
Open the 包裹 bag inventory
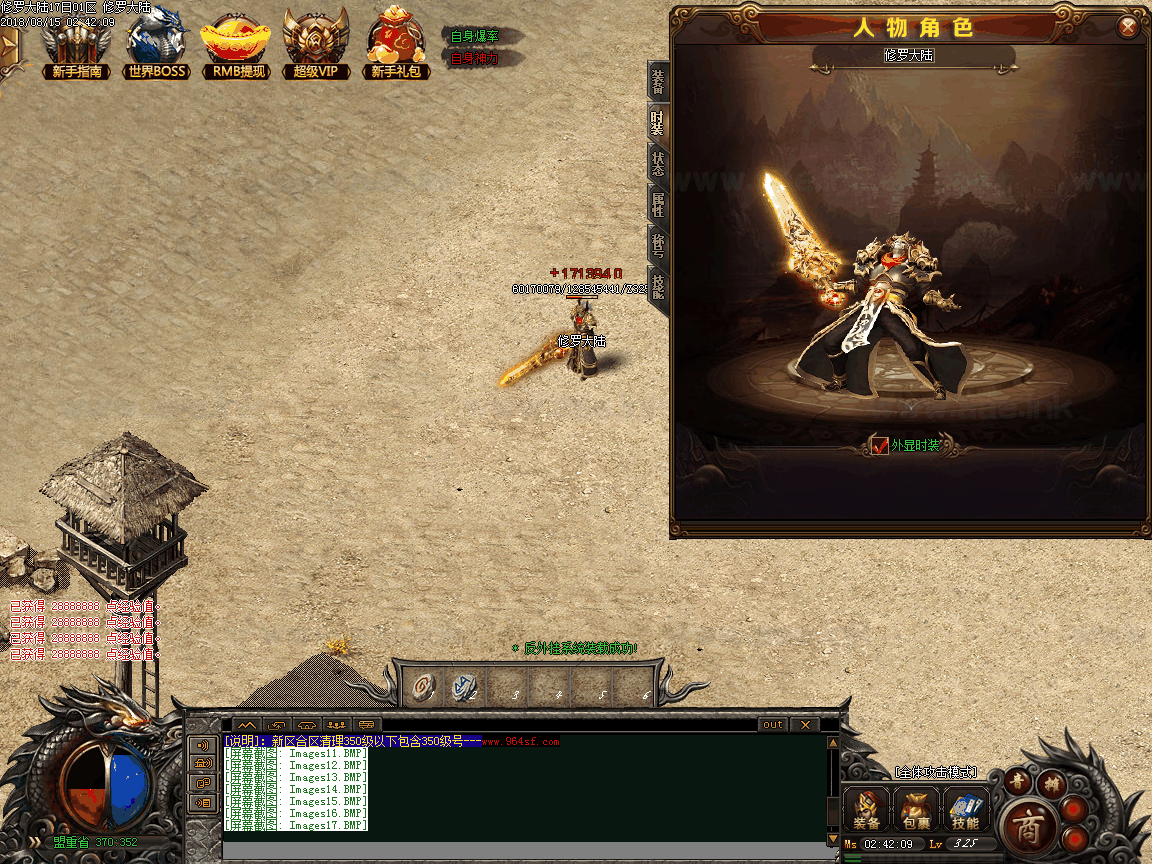coord(916,809)
